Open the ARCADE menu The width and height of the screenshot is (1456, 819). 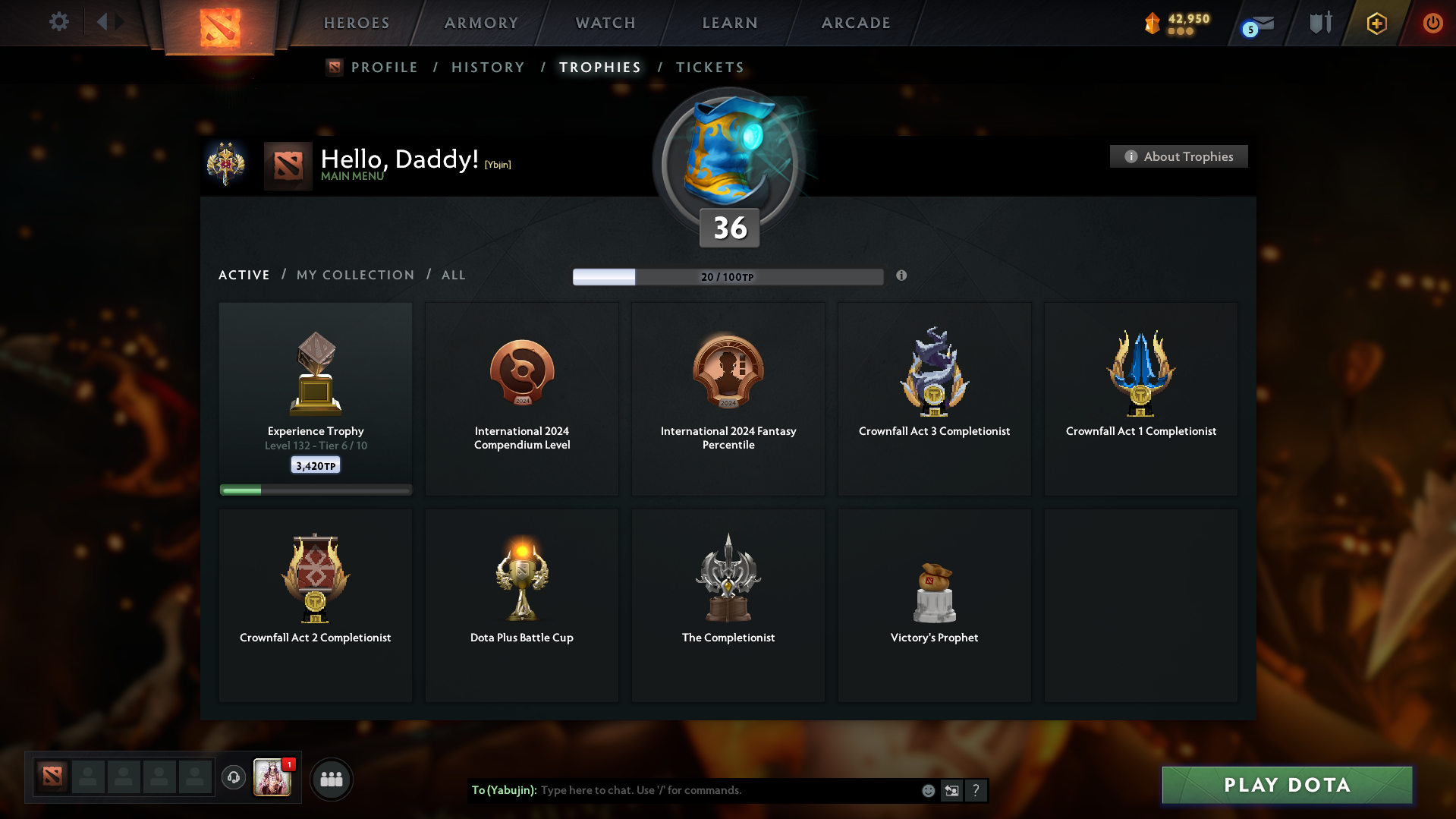[856, 23]
